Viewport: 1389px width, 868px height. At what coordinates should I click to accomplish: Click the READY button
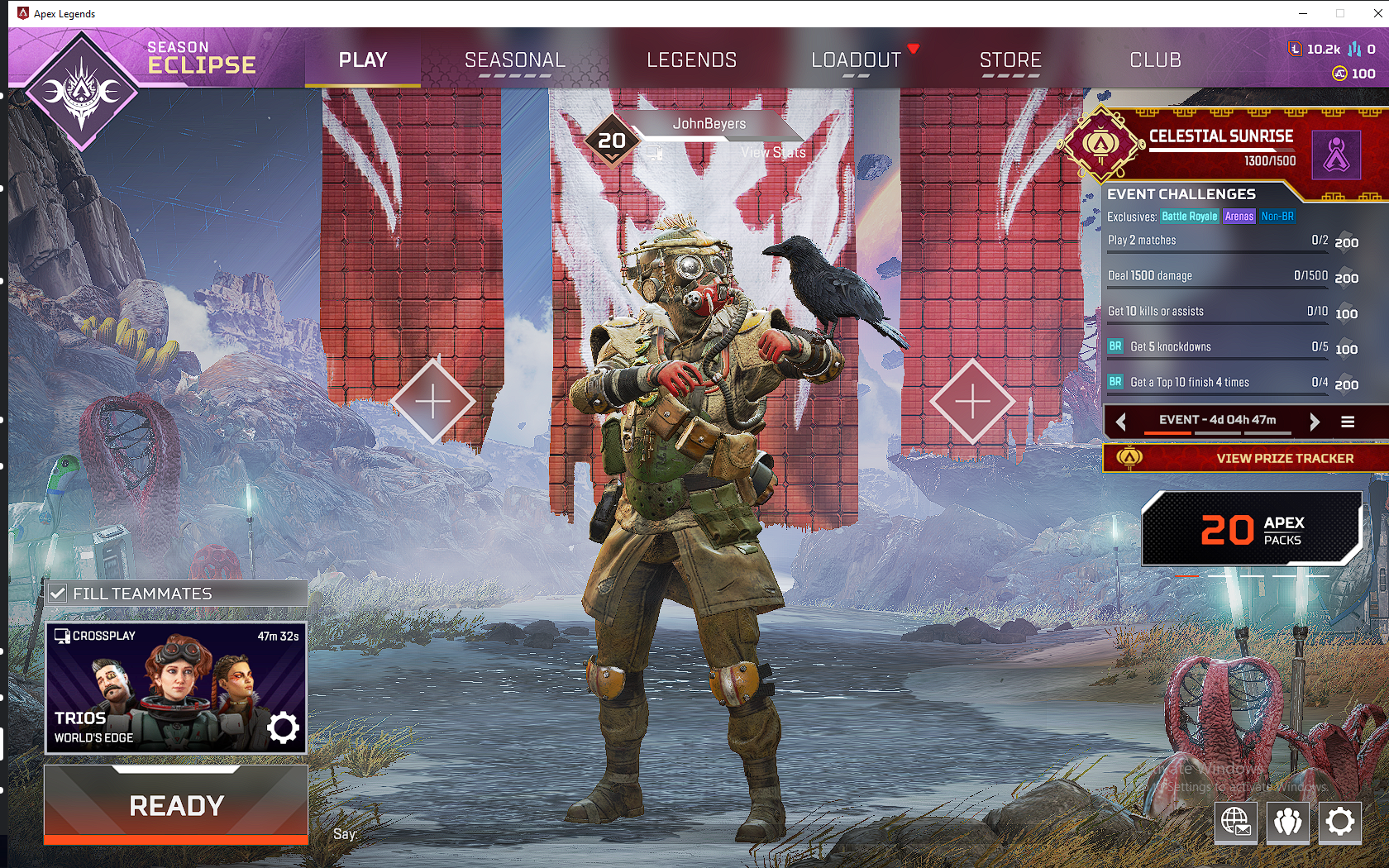coord(176,805)
